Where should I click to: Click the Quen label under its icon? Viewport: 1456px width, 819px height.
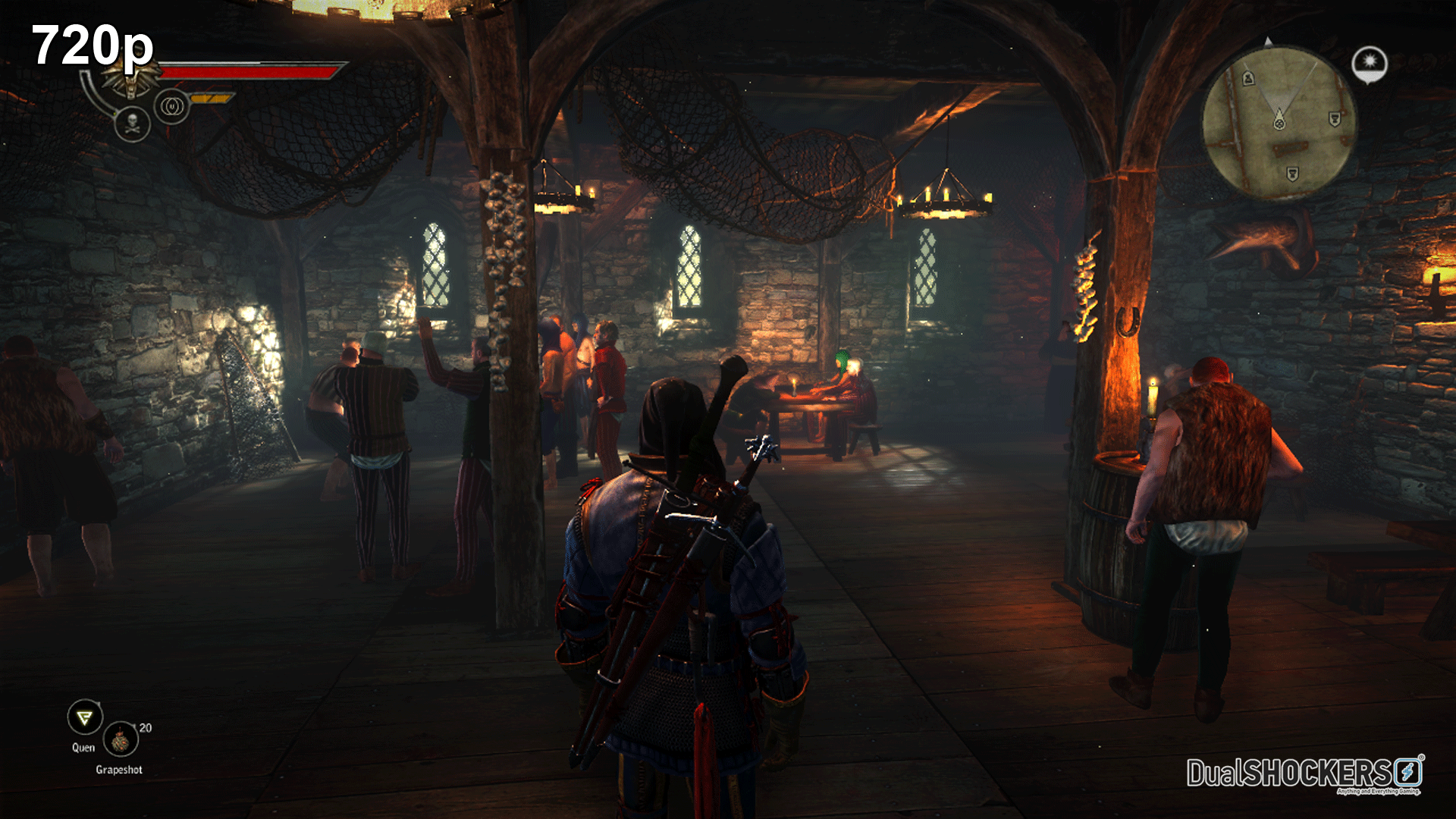pyautogui.click(x=83, y=748)
